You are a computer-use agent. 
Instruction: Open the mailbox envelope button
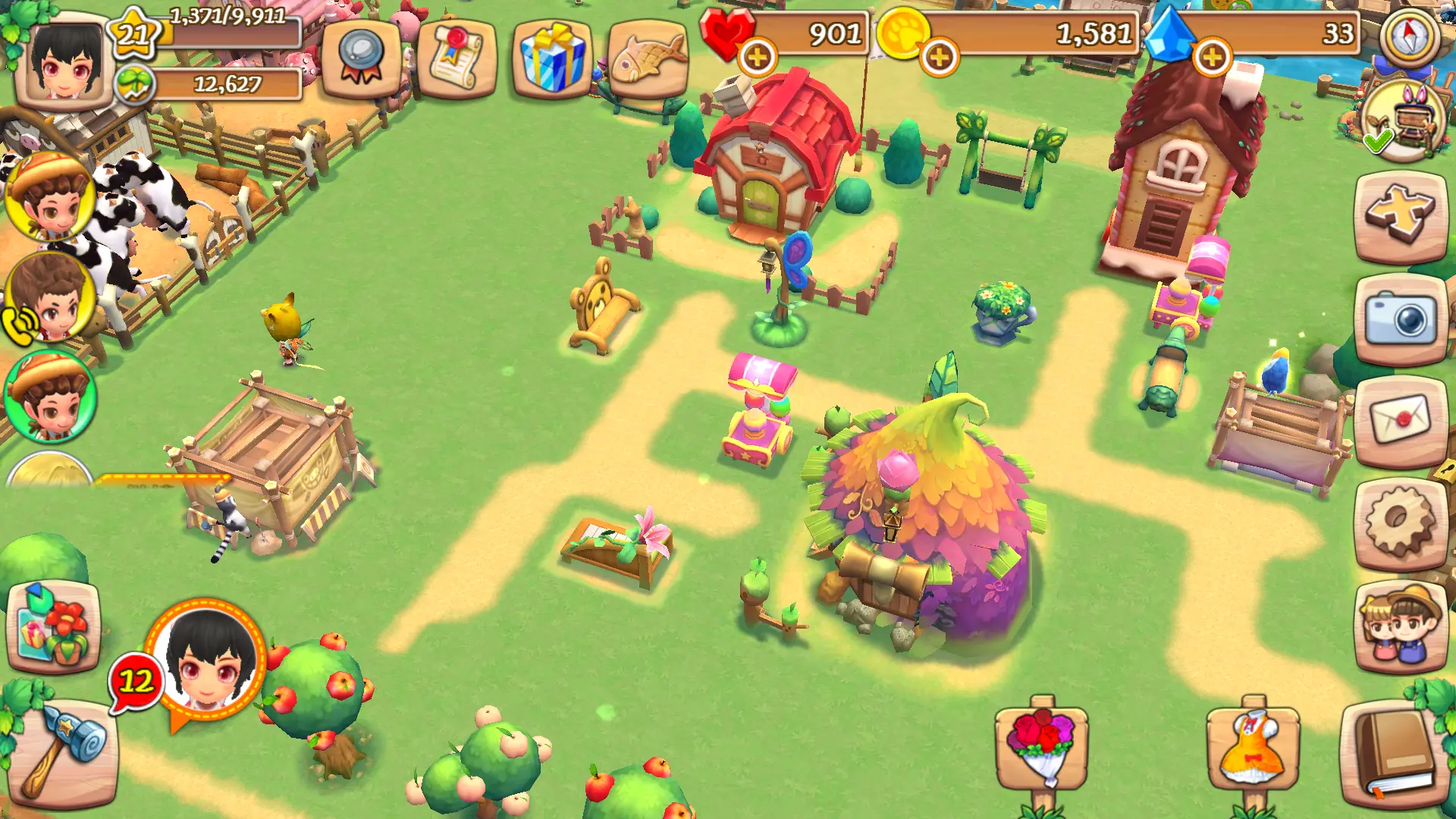[x=1400, y=419]
